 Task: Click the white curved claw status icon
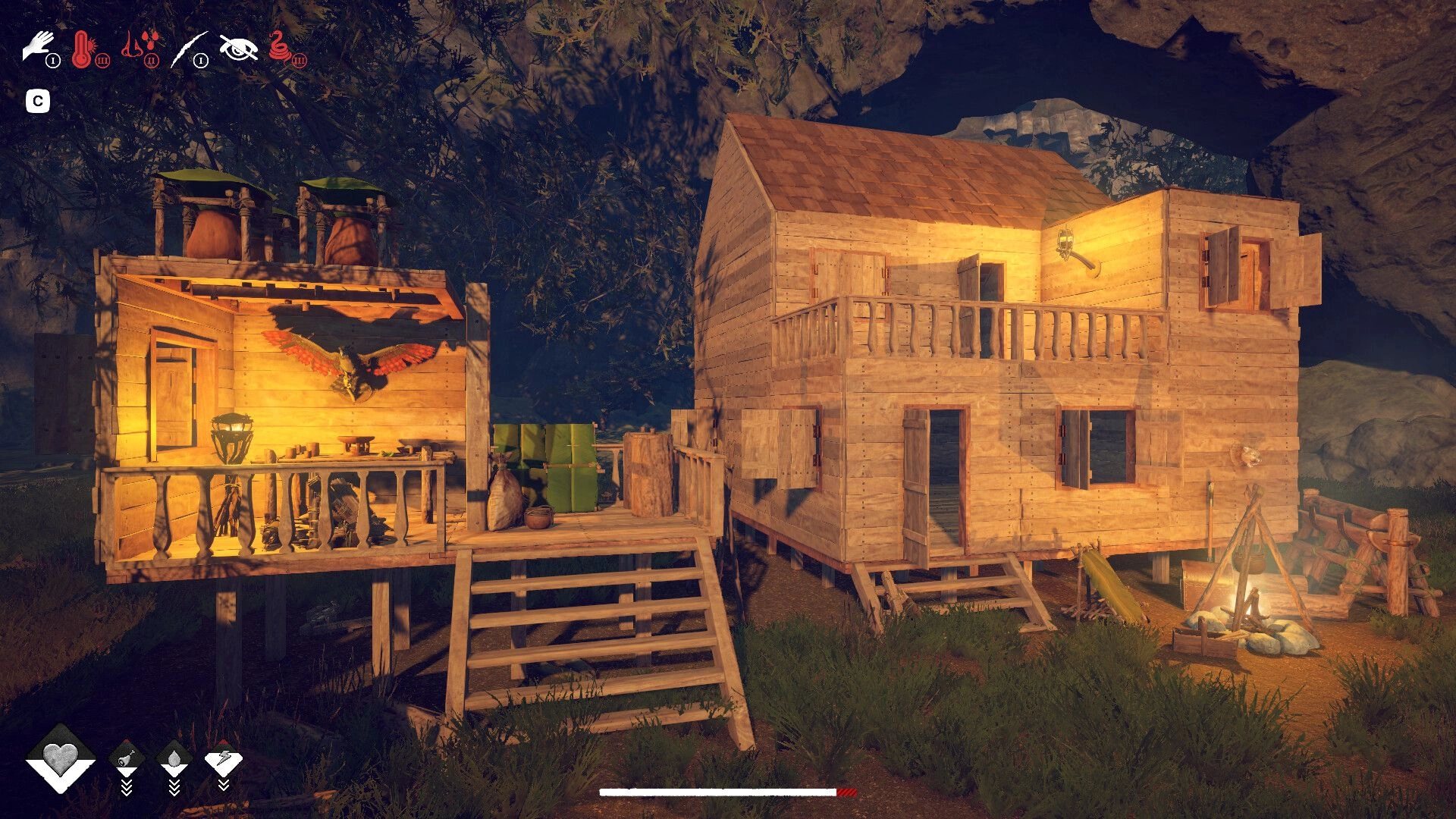tap(188, 49)
